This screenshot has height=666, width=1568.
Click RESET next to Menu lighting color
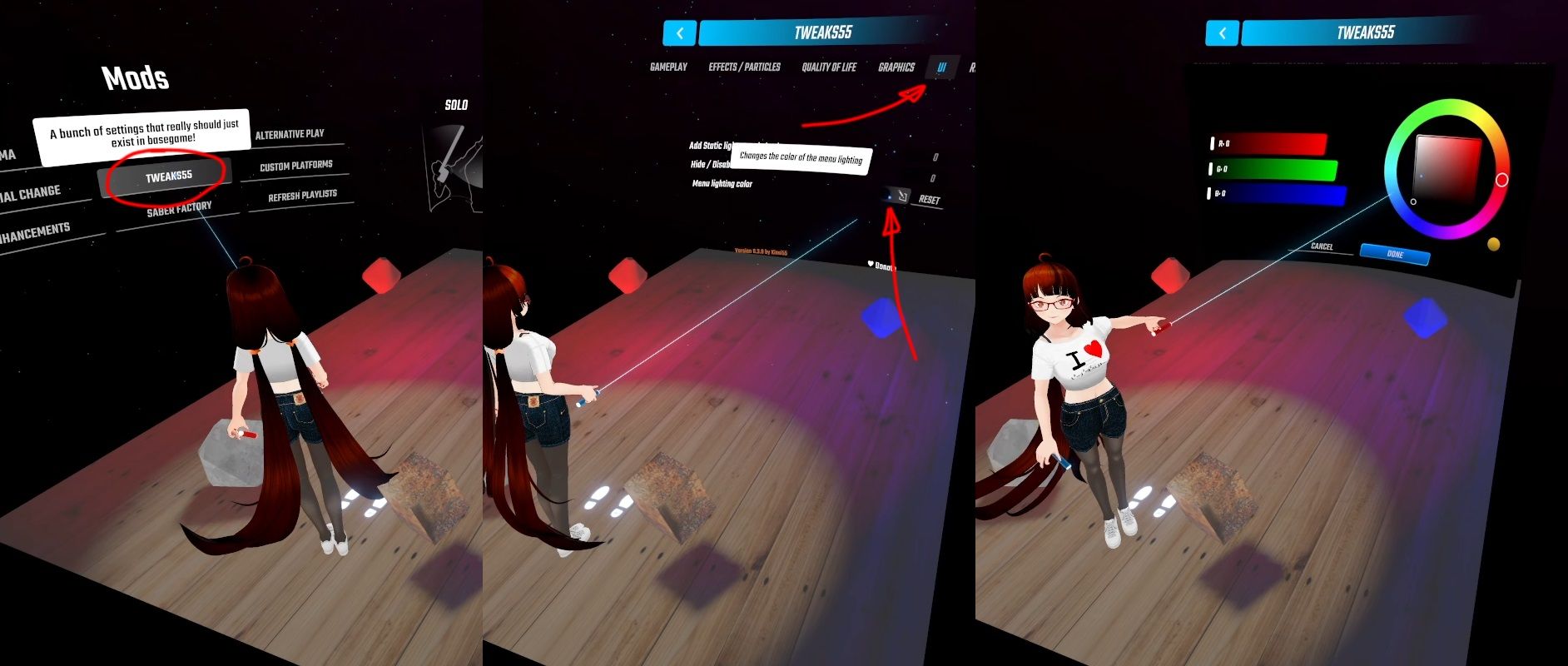[x=930, y=200]
